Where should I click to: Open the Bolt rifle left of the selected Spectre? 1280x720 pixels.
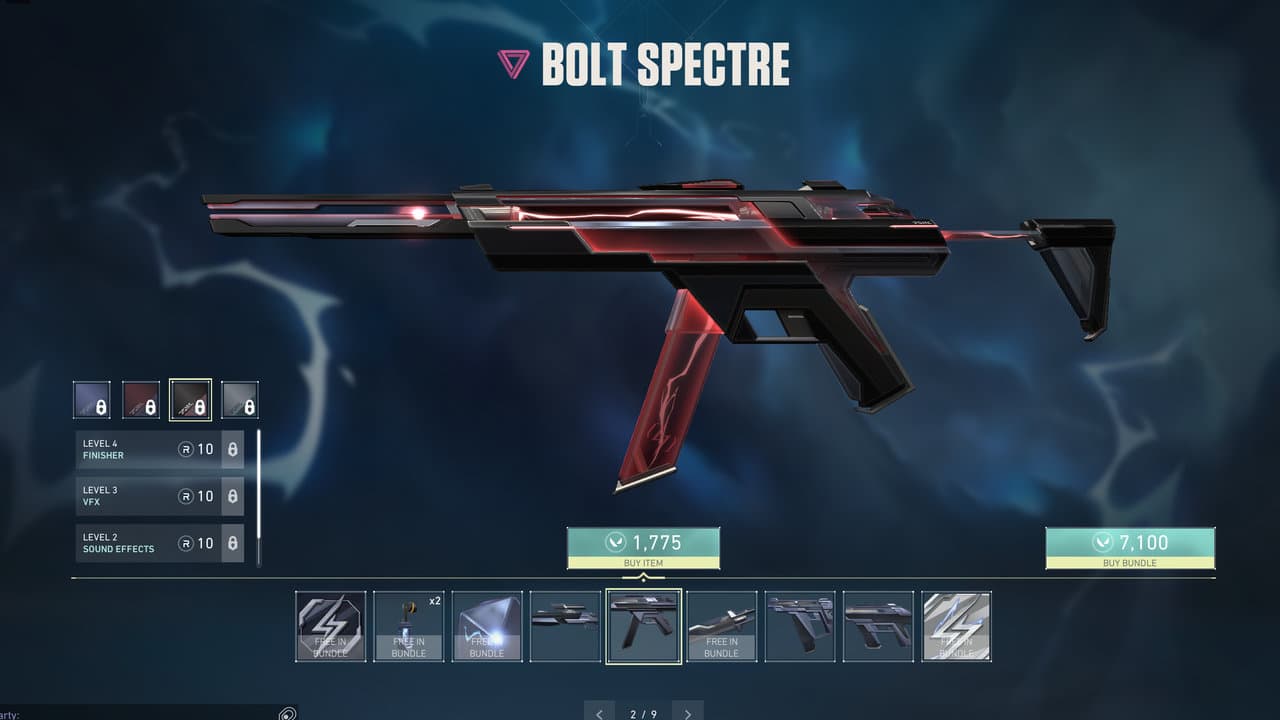(x=564, y=627)
